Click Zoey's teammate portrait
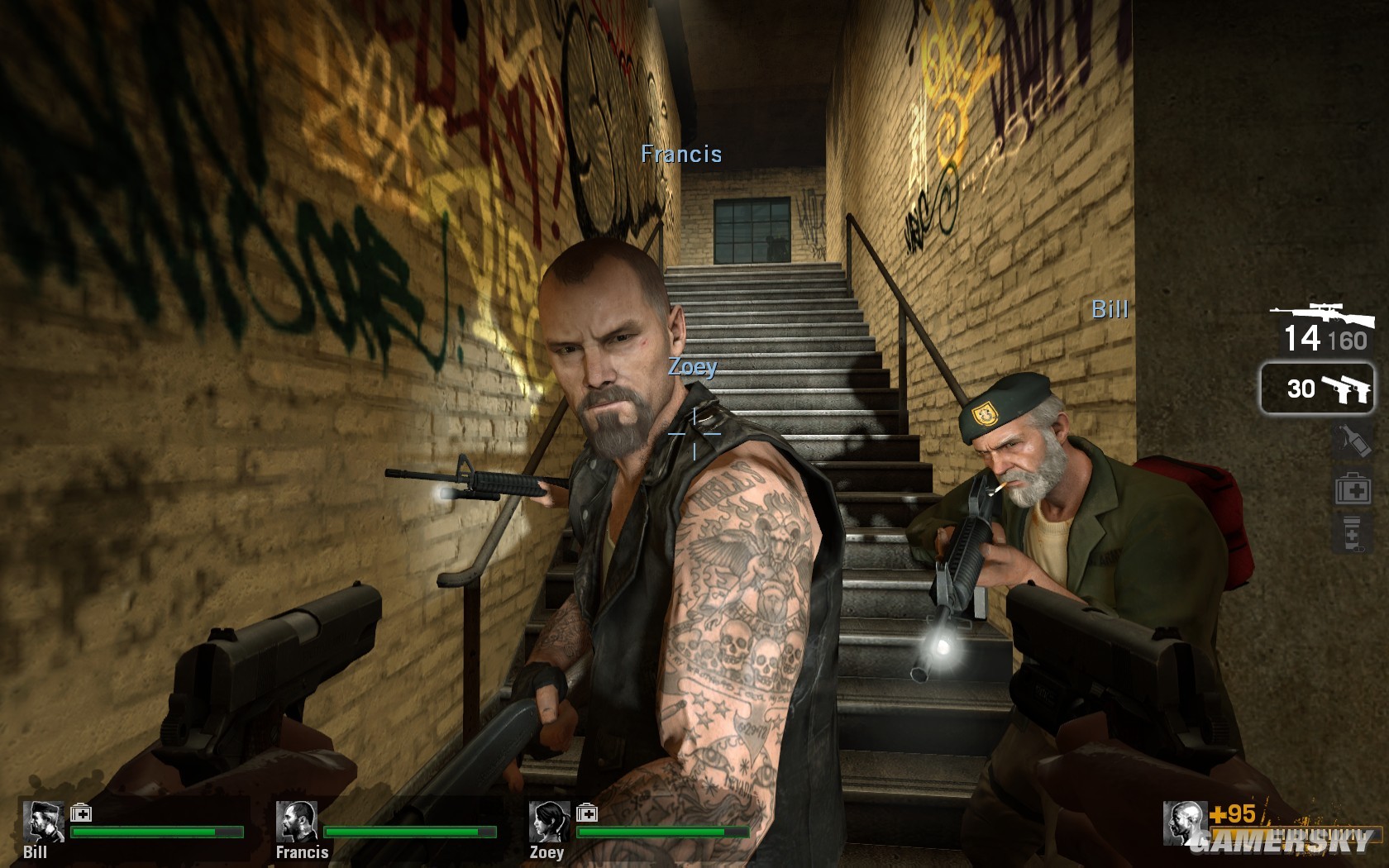The width and height of the screenshot is (1389, 868). 549,821
